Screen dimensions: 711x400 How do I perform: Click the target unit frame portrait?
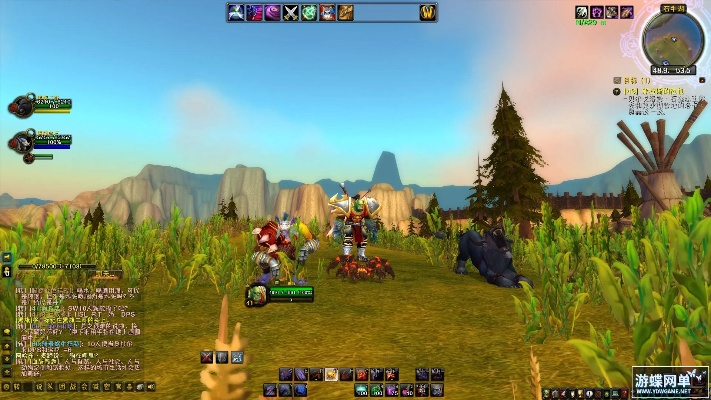pyautogui.click(x=256, y=293)
